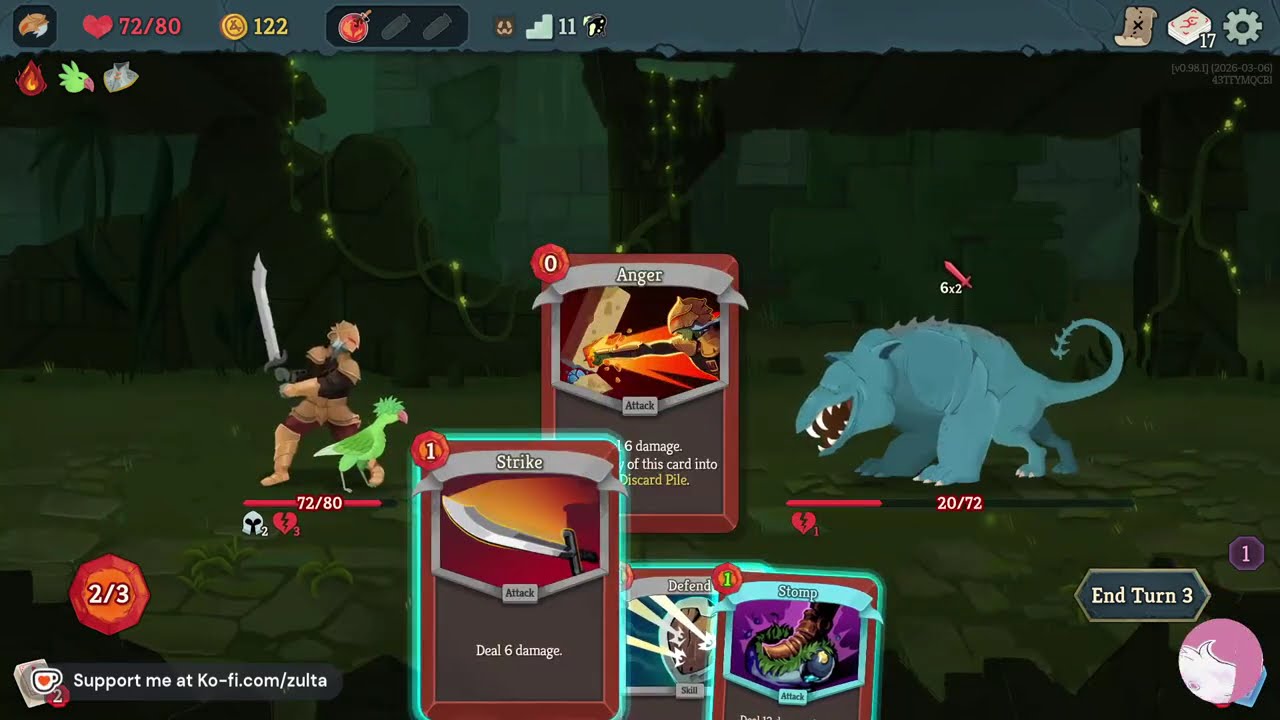
Task: Show the exhaust pile counter
Action: tap(1245, 553)
